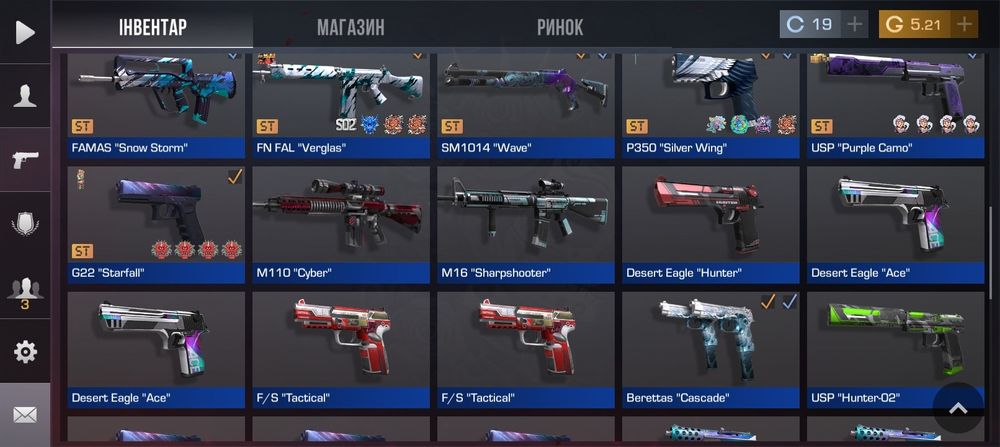The image size is (1000, 447).
Task: Select the Інвентар tab
Action: click(x=152, y=27)
